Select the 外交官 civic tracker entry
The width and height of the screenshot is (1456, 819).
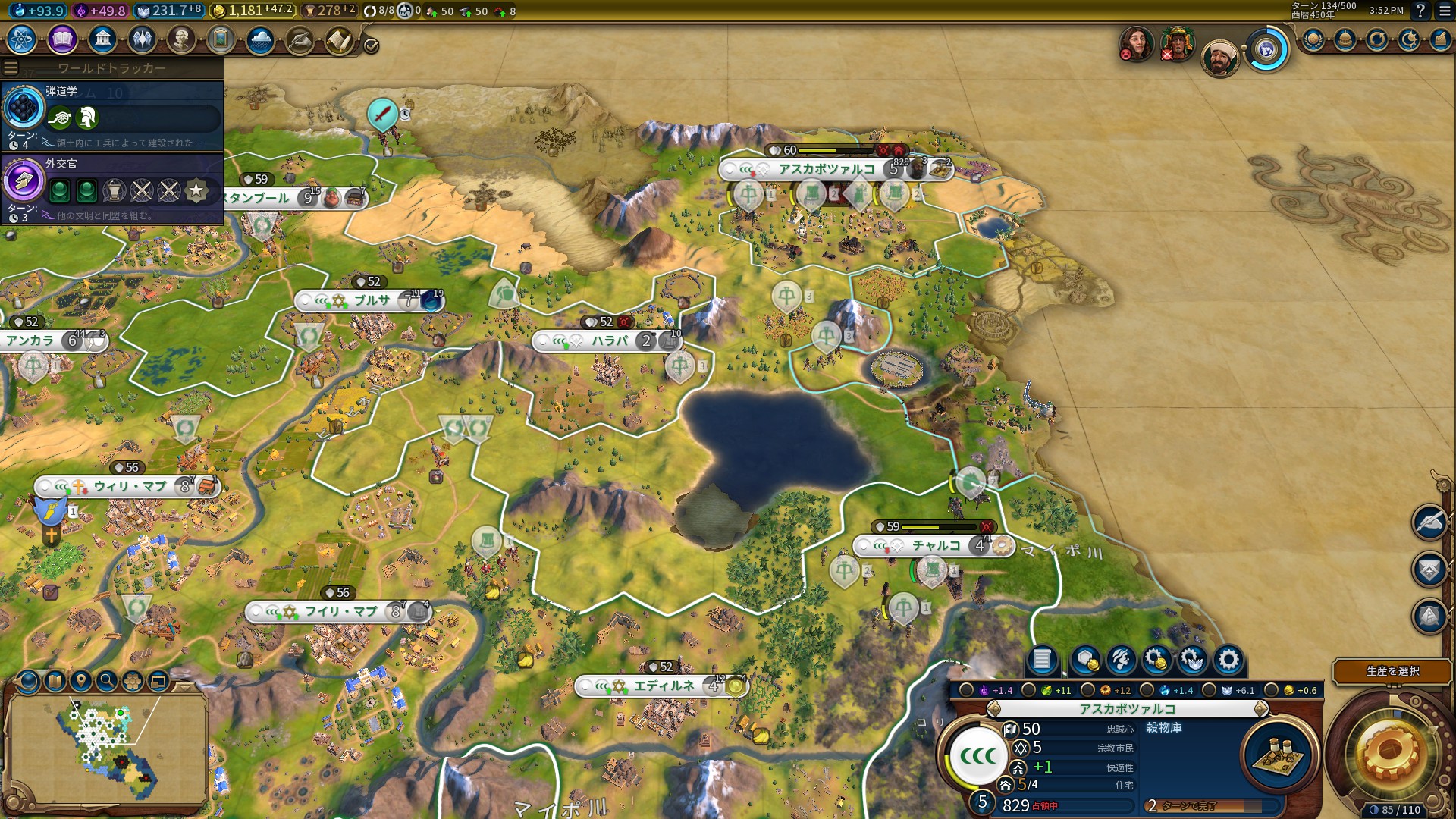112,187
